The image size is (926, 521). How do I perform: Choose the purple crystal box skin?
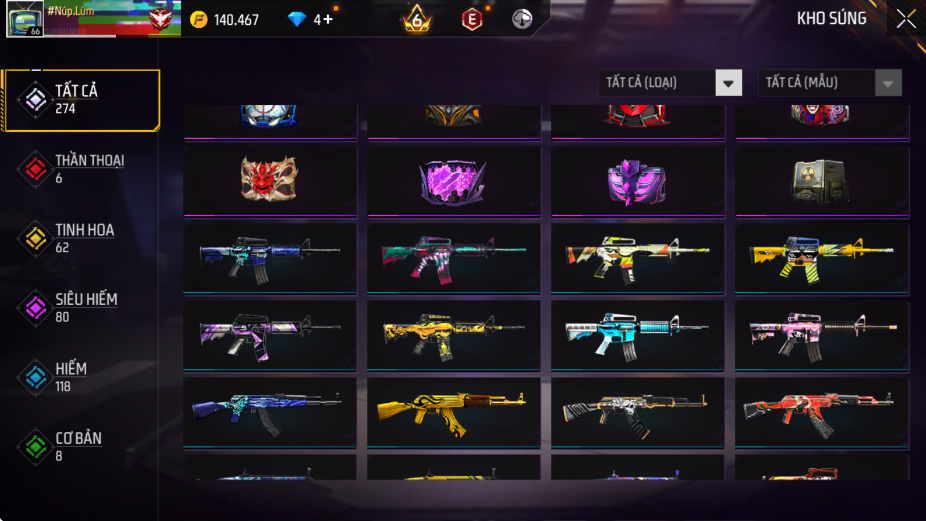pos(453,182)
